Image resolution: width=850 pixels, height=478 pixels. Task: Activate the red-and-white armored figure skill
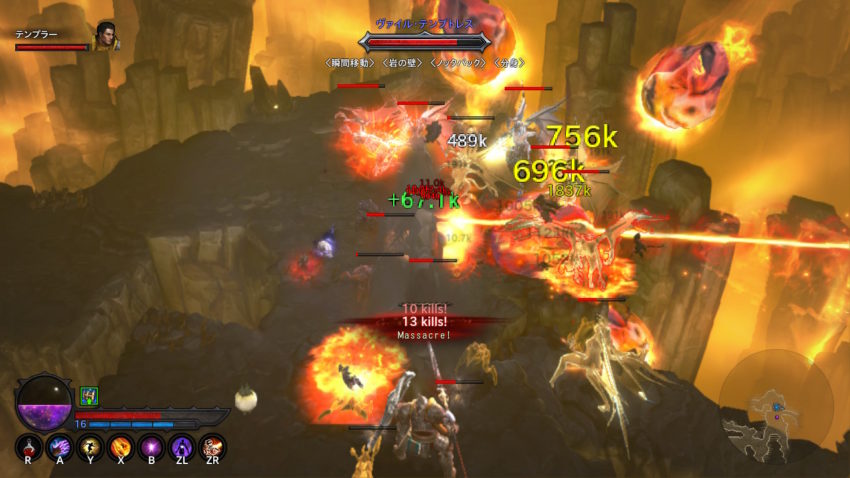(212, 446)
